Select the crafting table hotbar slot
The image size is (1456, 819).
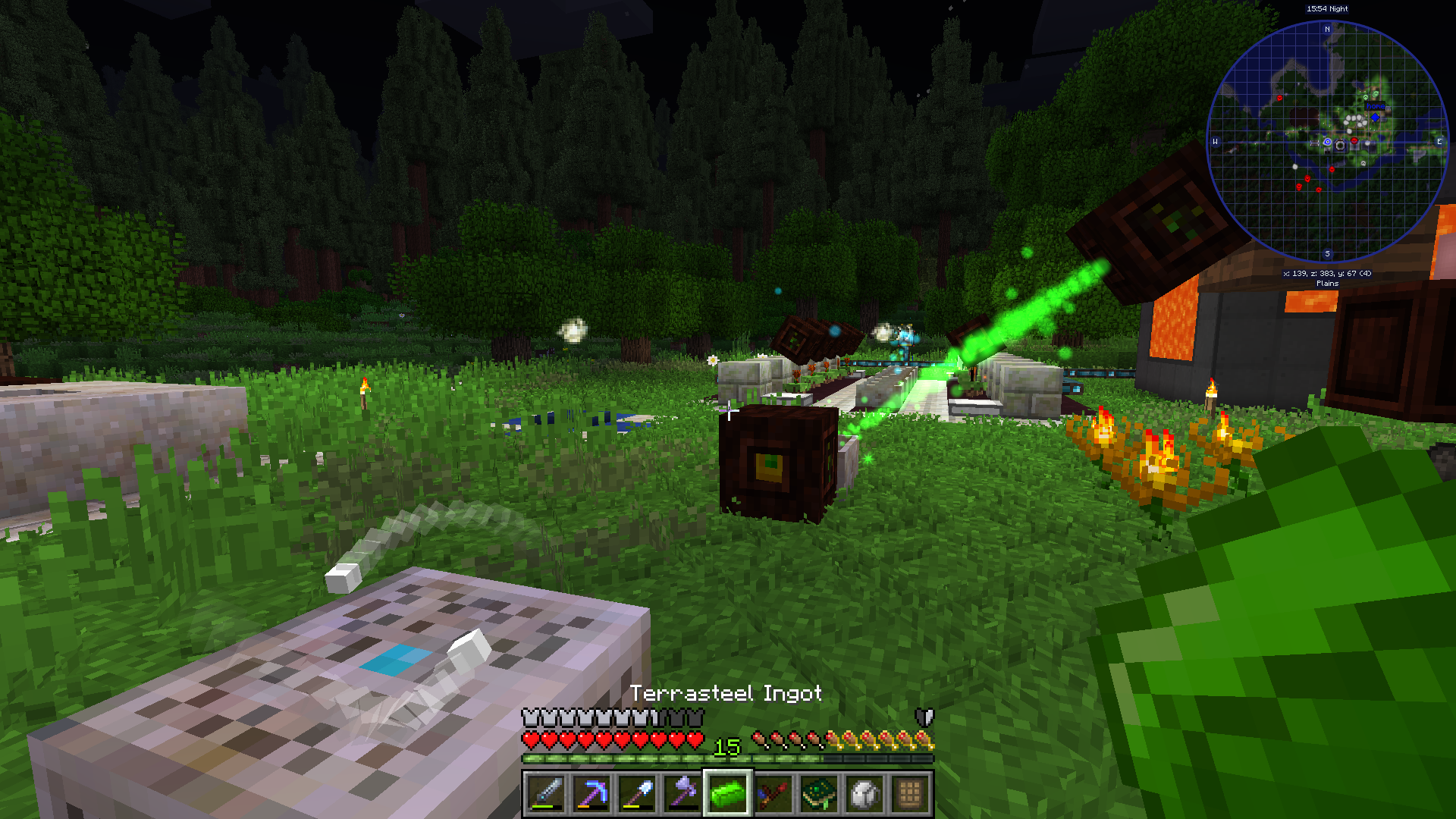(910, 794)
